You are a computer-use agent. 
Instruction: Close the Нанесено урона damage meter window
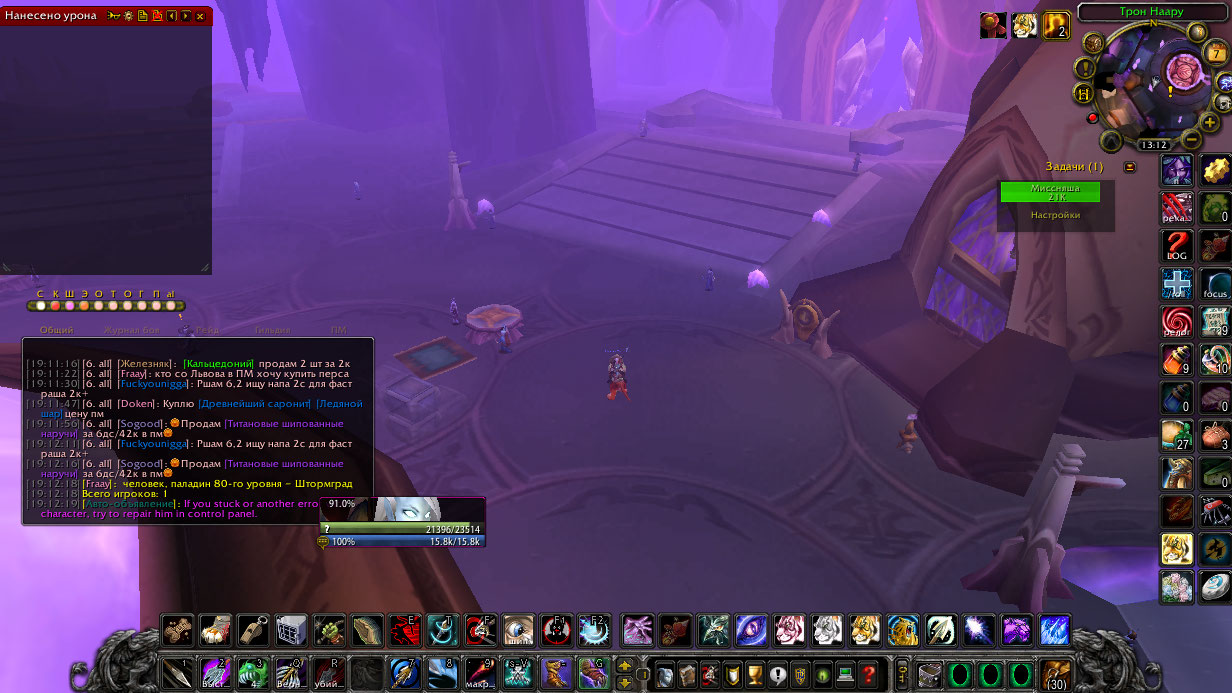pyautogui.click(x=200, y=16)
